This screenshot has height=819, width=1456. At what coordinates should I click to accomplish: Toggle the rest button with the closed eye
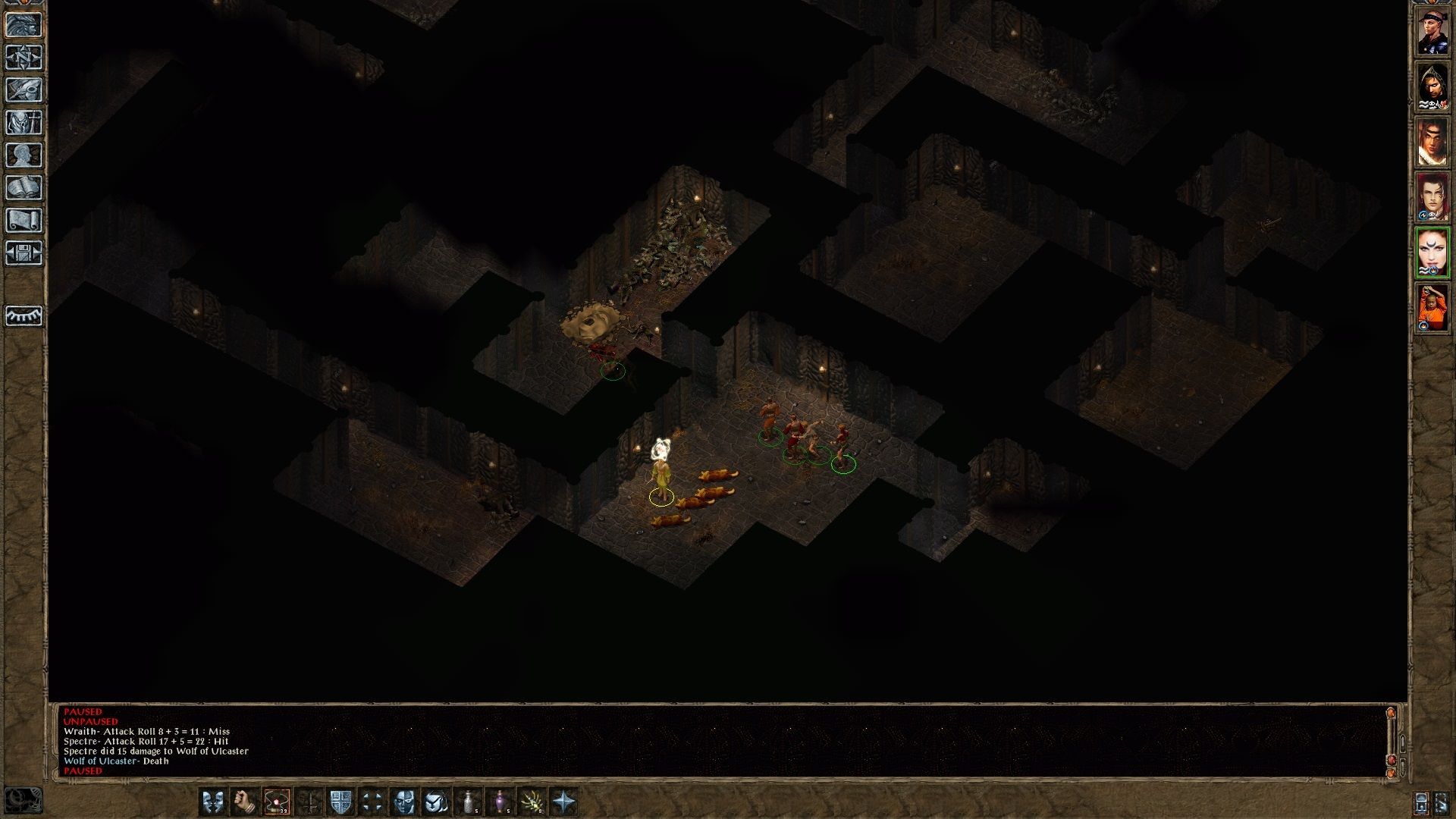(24, 315)
